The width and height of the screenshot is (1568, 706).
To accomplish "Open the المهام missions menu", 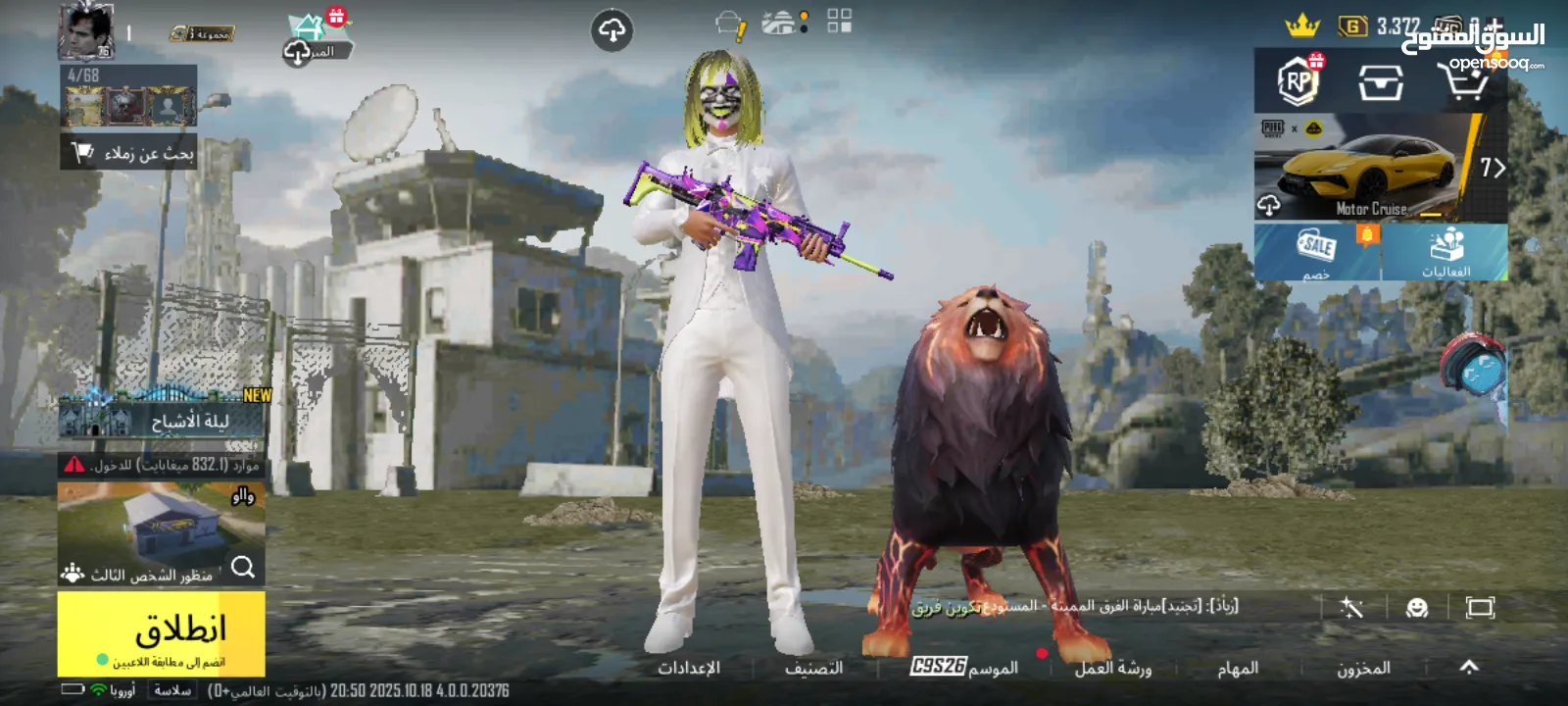I will [1237, 668].
